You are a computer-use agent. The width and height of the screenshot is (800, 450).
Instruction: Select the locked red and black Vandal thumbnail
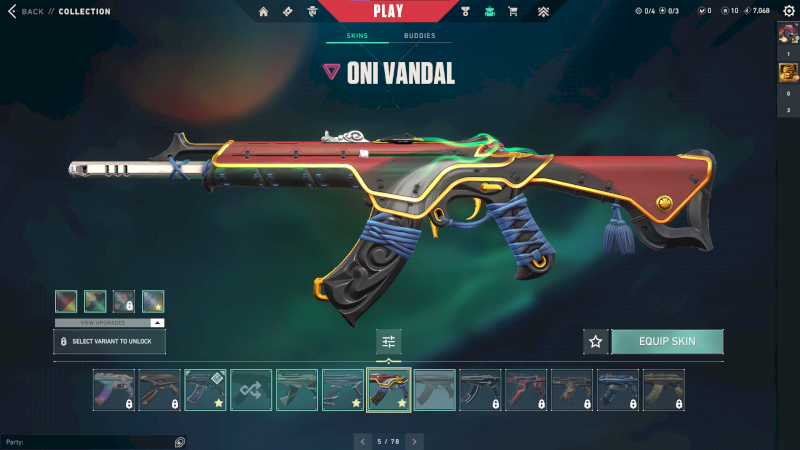[526, 390]
